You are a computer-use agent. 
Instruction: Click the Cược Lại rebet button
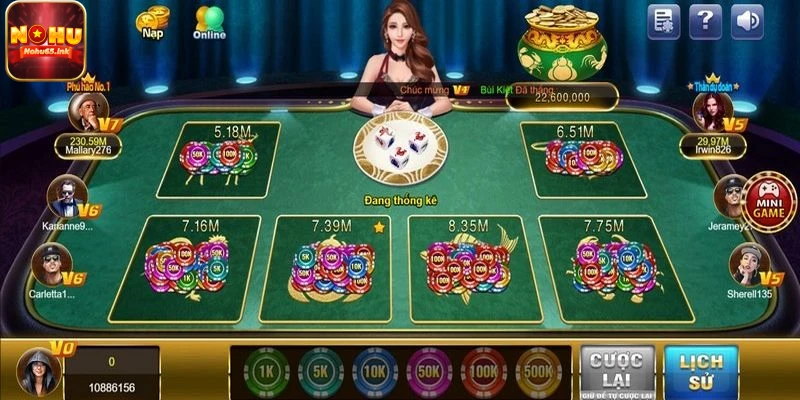(618, 370)
